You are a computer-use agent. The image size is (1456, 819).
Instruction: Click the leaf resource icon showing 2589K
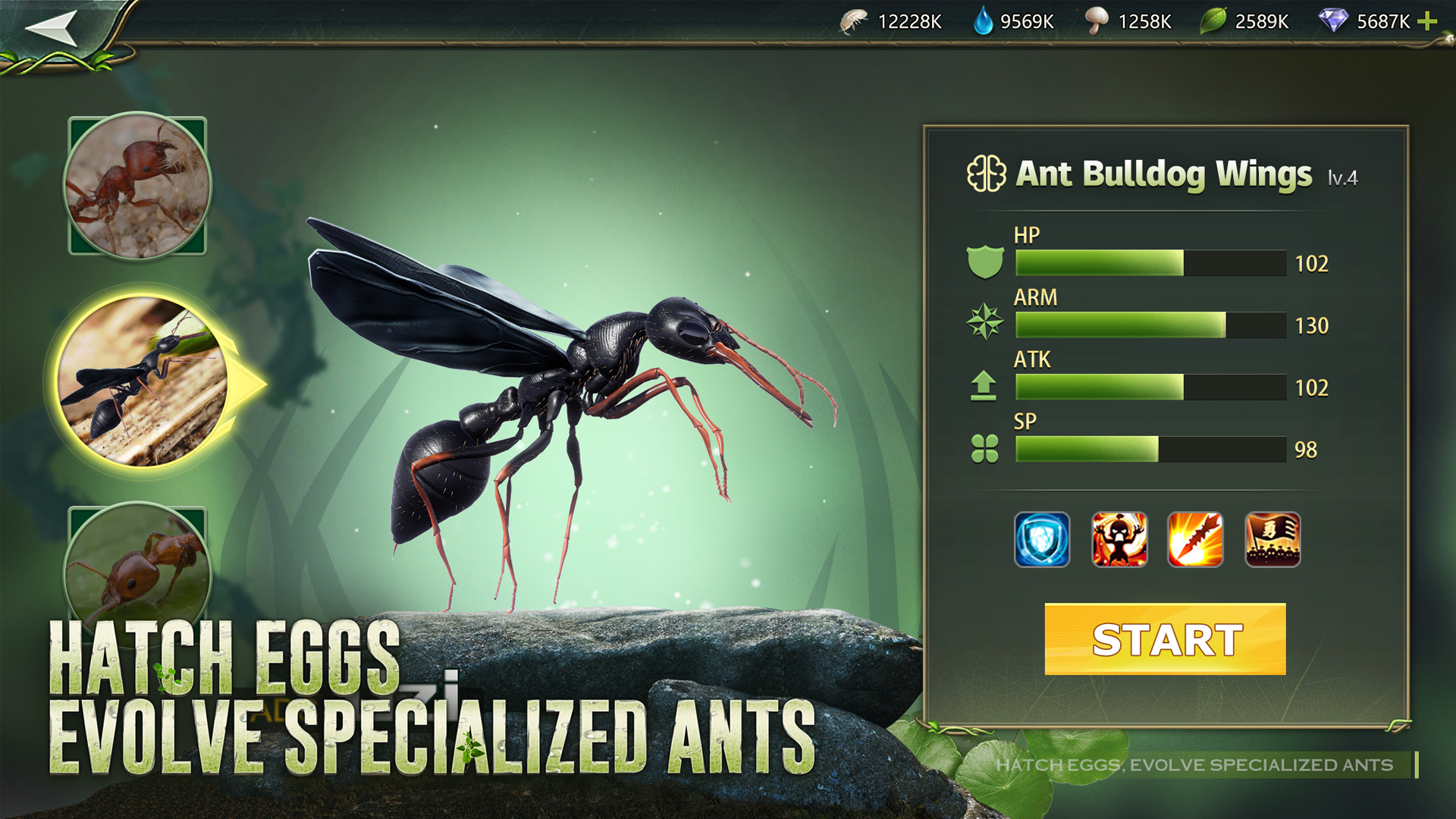(x=1216, y=20)
